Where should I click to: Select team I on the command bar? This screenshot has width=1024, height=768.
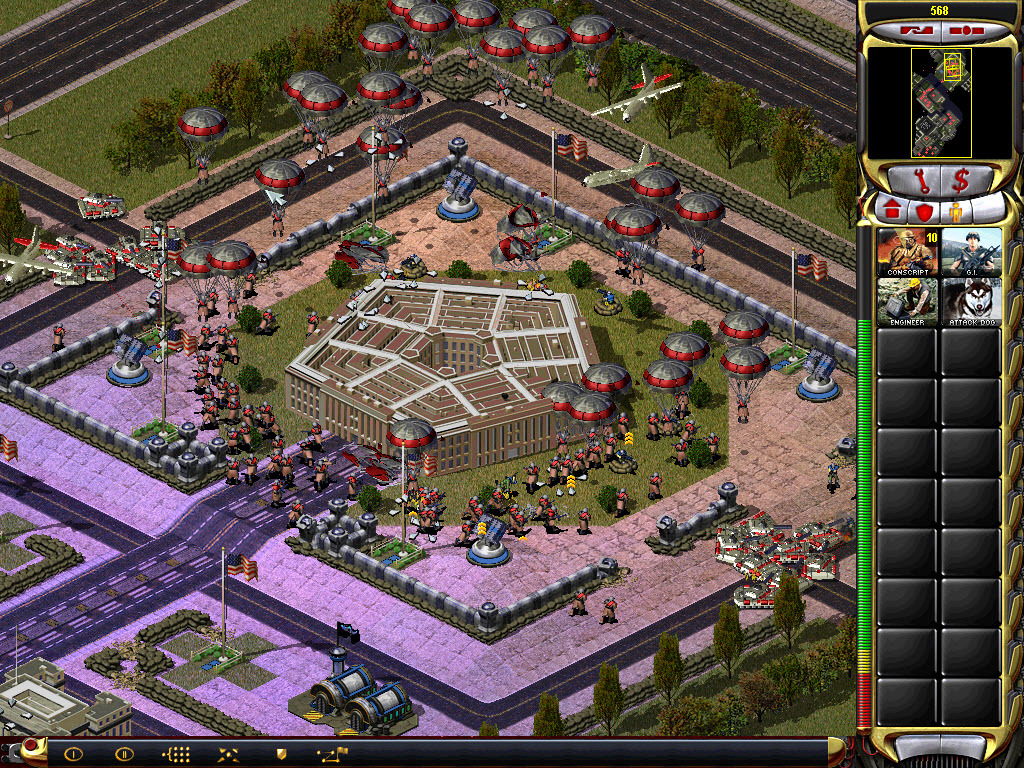coord(73,754)
